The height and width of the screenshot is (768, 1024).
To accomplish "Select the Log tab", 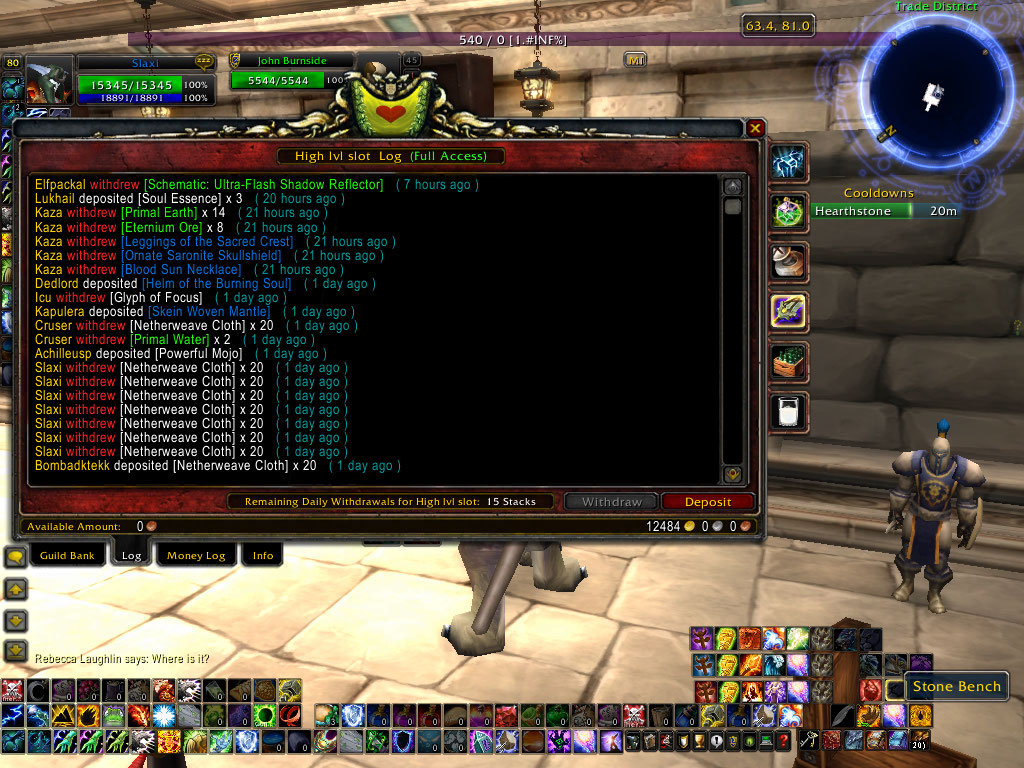I will click(x=131, y=555).
